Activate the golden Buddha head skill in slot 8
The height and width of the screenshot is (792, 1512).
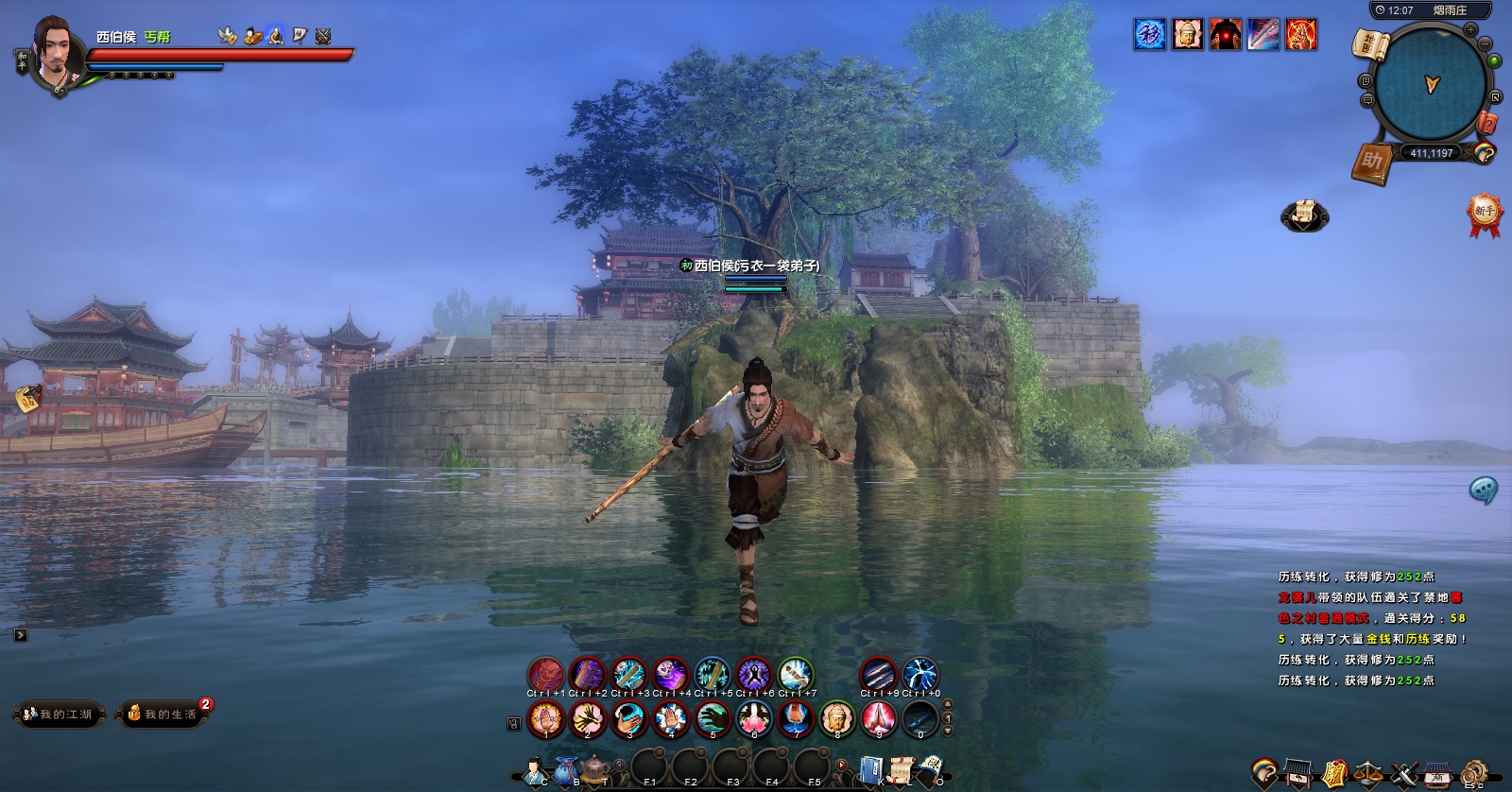[x=837, y=719]
